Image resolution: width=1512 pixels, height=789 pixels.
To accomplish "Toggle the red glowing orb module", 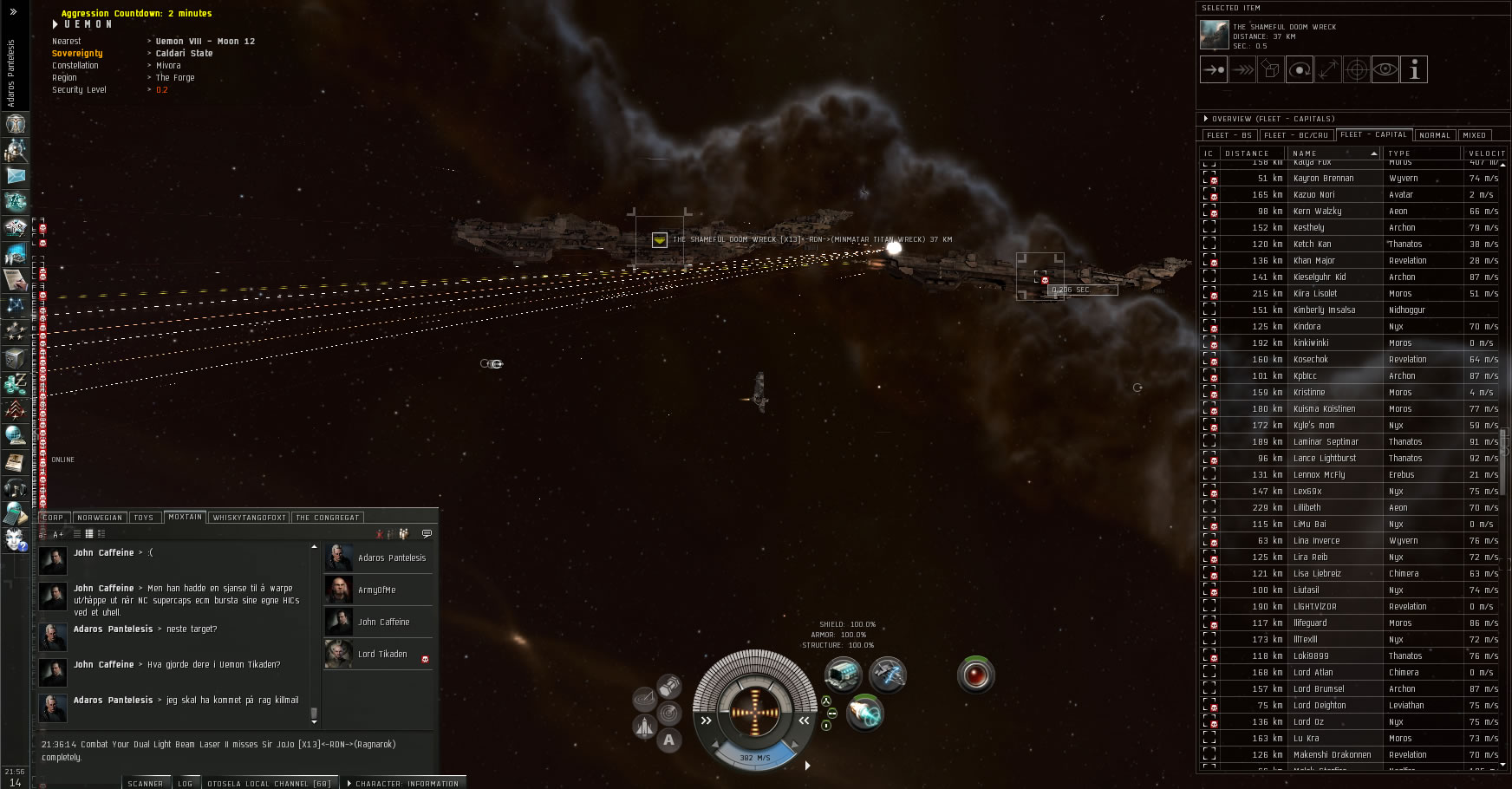I will pos(975,675).
